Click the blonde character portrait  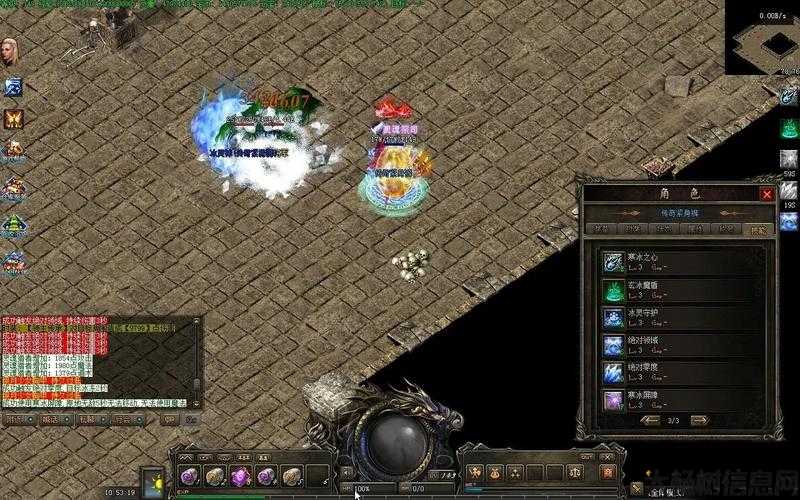click(12, 53)
